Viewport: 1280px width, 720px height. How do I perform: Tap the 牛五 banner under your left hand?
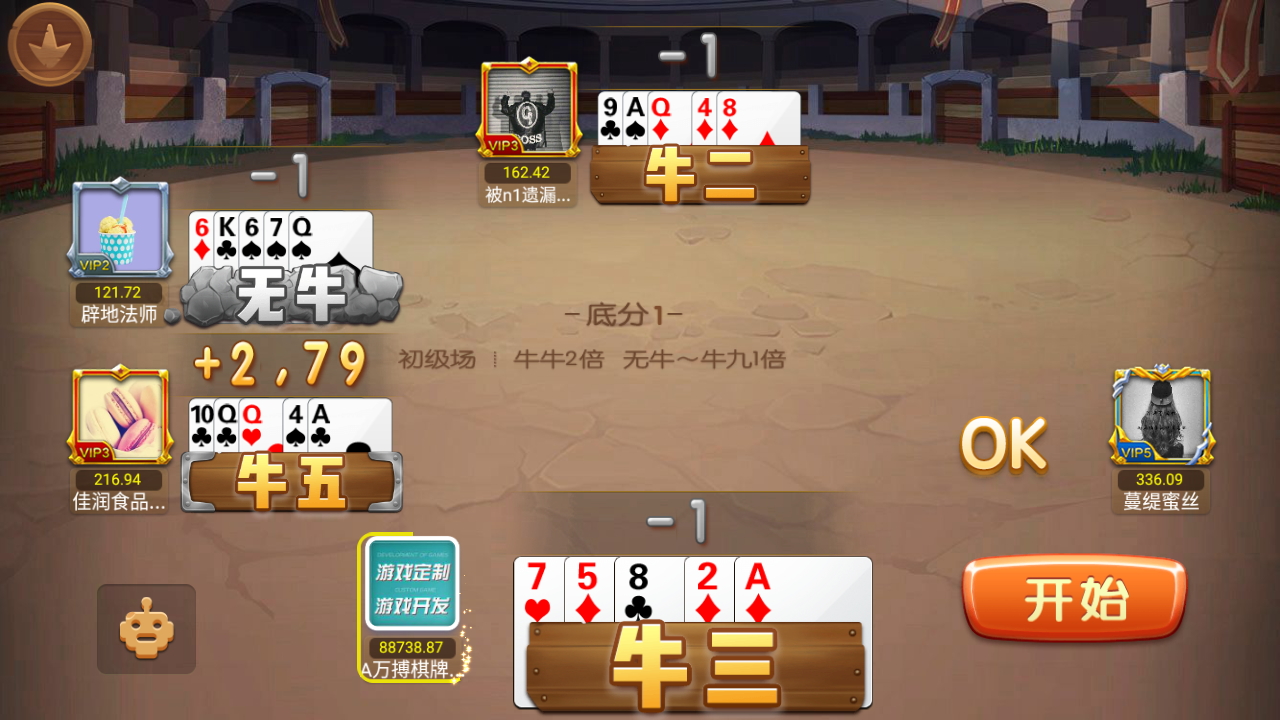(290, 482)
